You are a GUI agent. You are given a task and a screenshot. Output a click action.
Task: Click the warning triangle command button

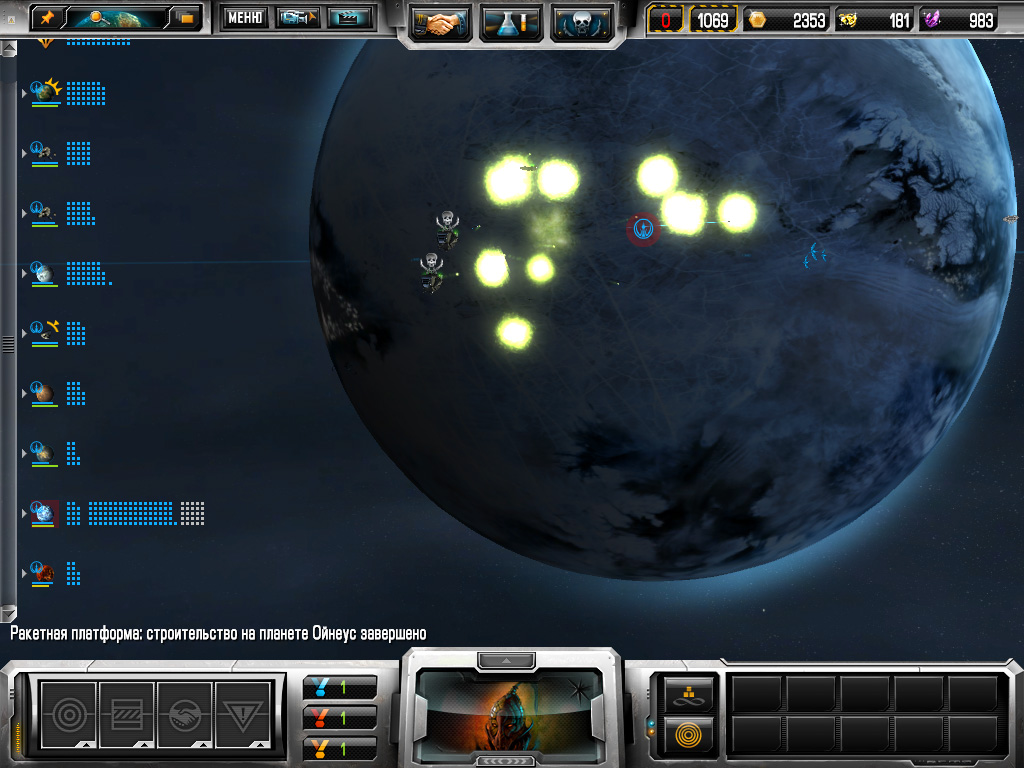coord(242,714)
